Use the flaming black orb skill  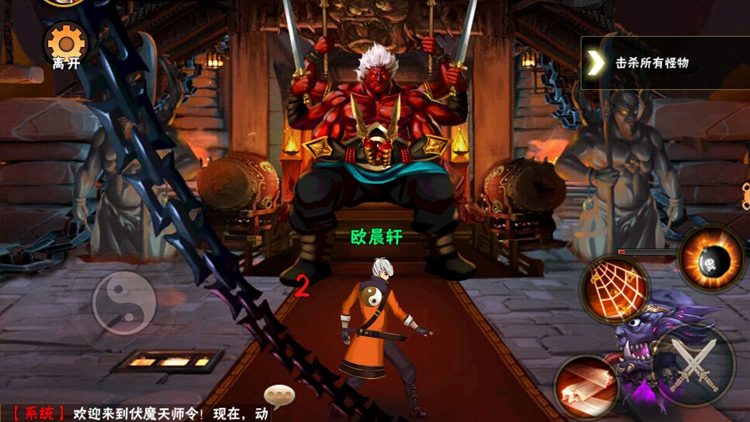711,259
